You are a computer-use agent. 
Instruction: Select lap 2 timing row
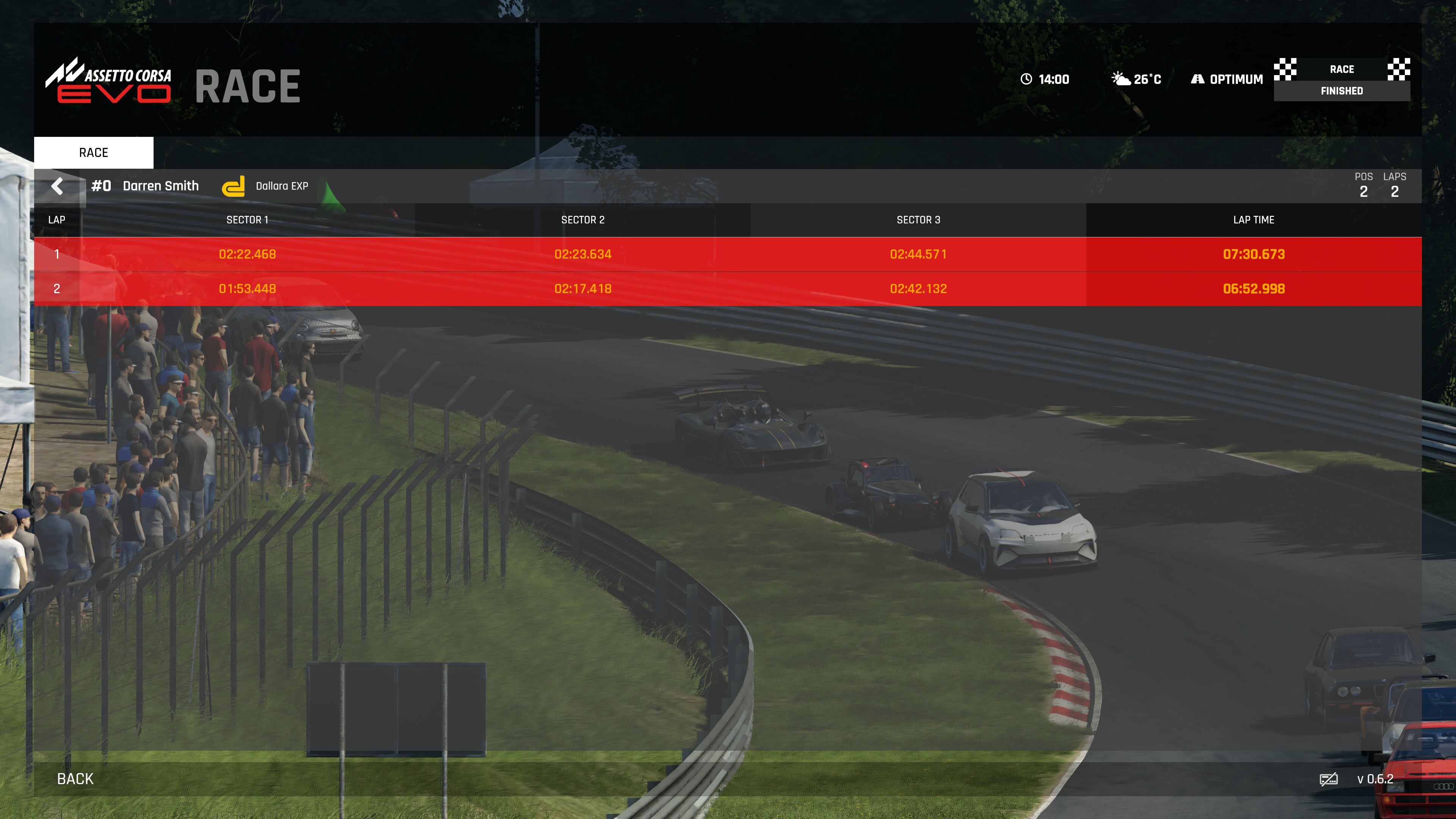click(728, 289)
